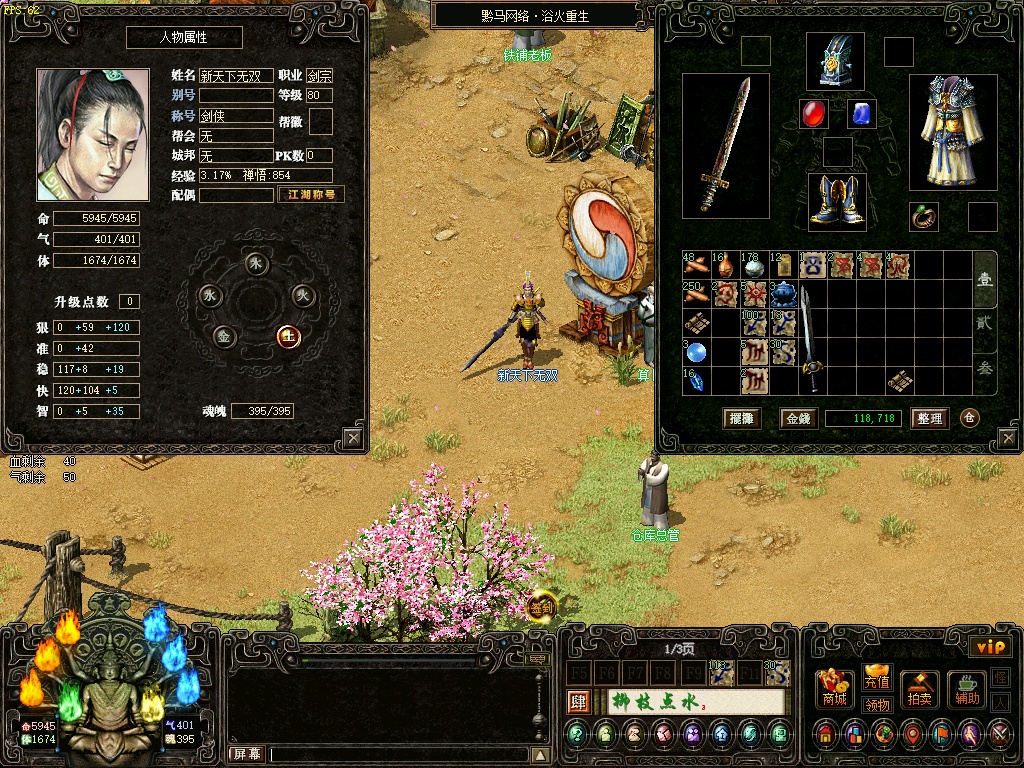Image resolution: width=1024 pixels, height=768 pixels.
Task: Select the equipped robe armor slot
Action: [953, 131]
